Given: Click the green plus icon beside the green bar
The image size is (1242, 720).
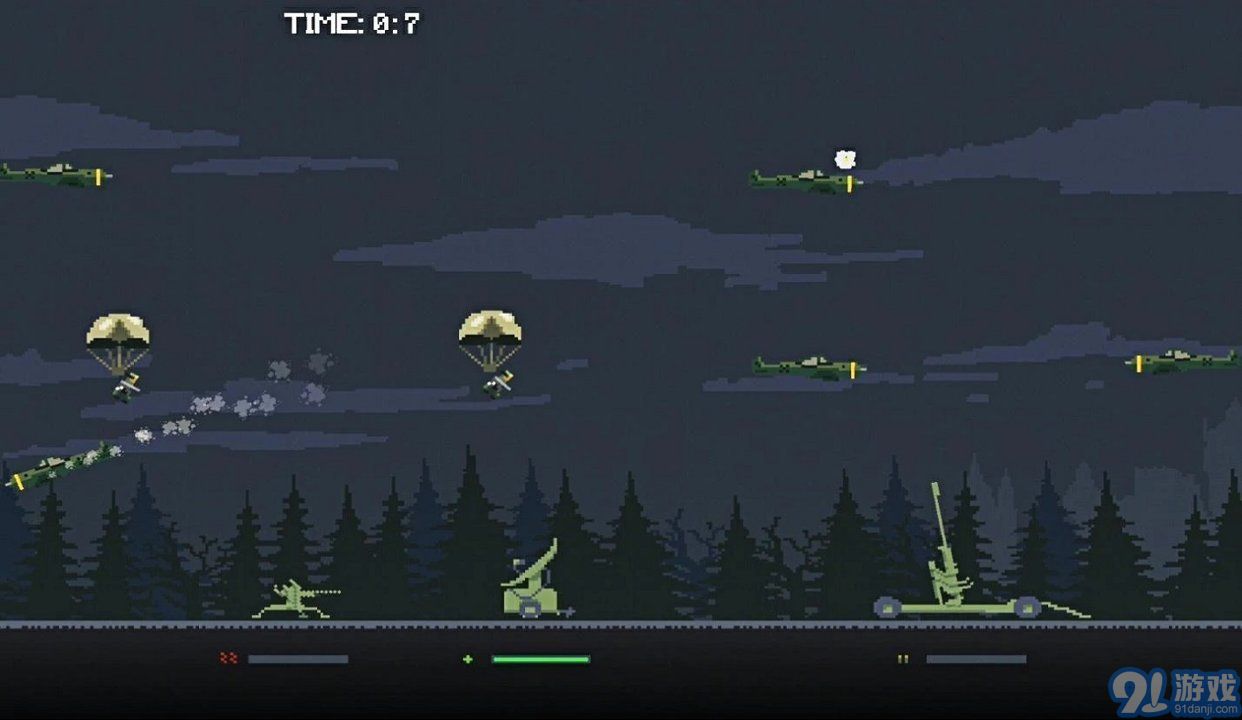Looking at the screenshot, I should pos(467,659).
